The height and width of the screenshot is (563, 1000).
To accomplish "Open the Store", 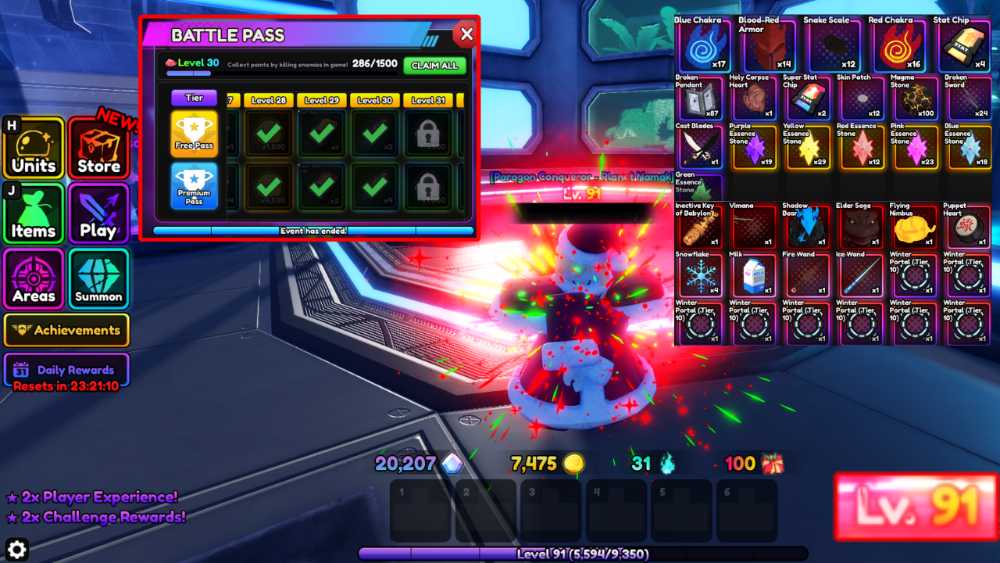I will pos(98,149).
